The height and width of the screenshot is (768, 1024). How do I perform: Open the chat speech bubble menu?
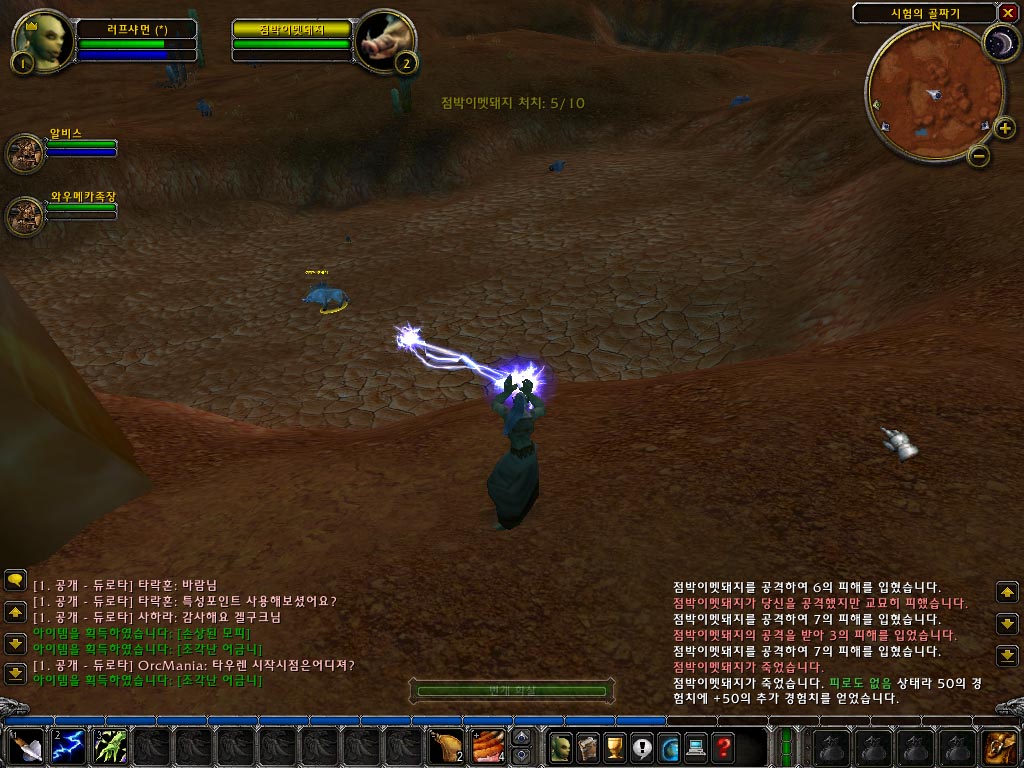(15, 579)
